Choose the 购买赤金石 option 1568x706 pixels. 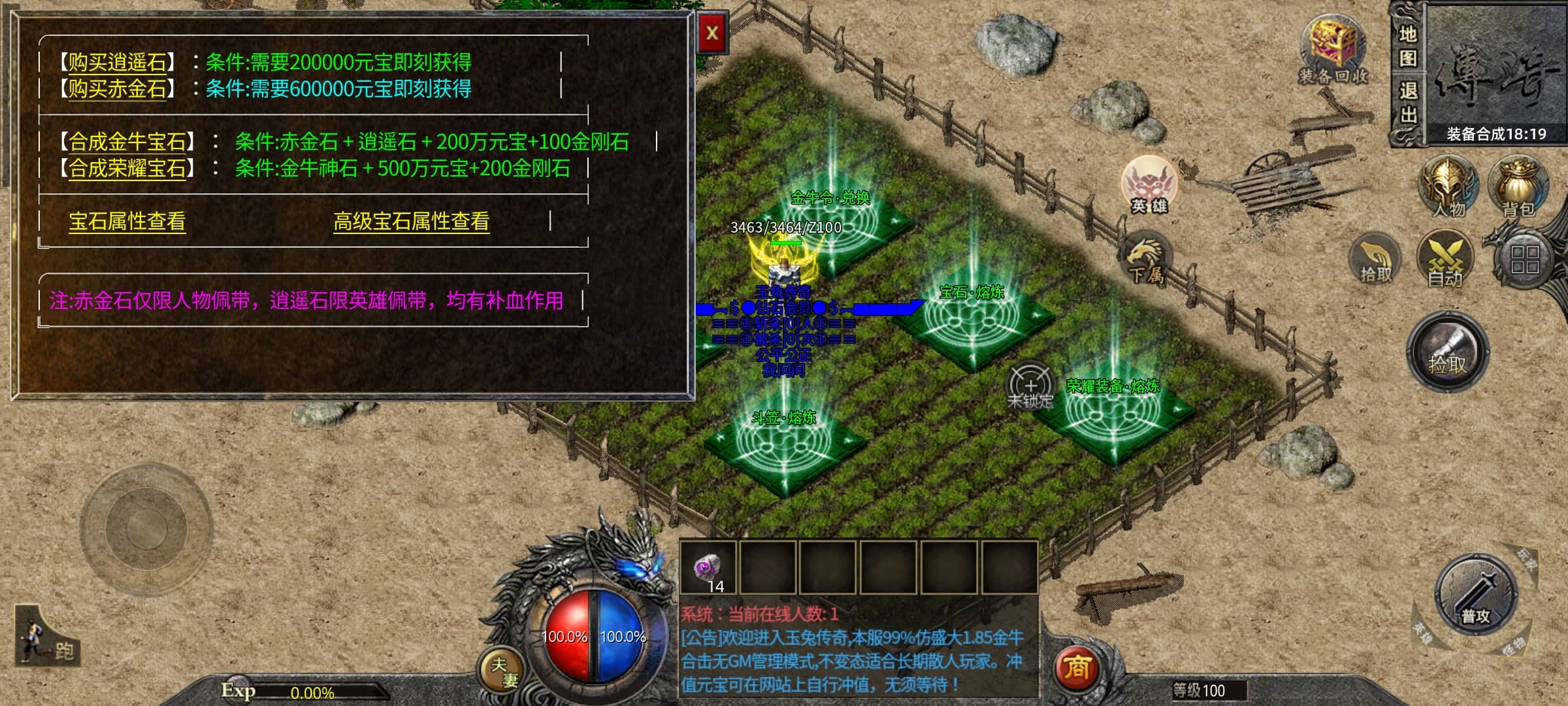118,88
